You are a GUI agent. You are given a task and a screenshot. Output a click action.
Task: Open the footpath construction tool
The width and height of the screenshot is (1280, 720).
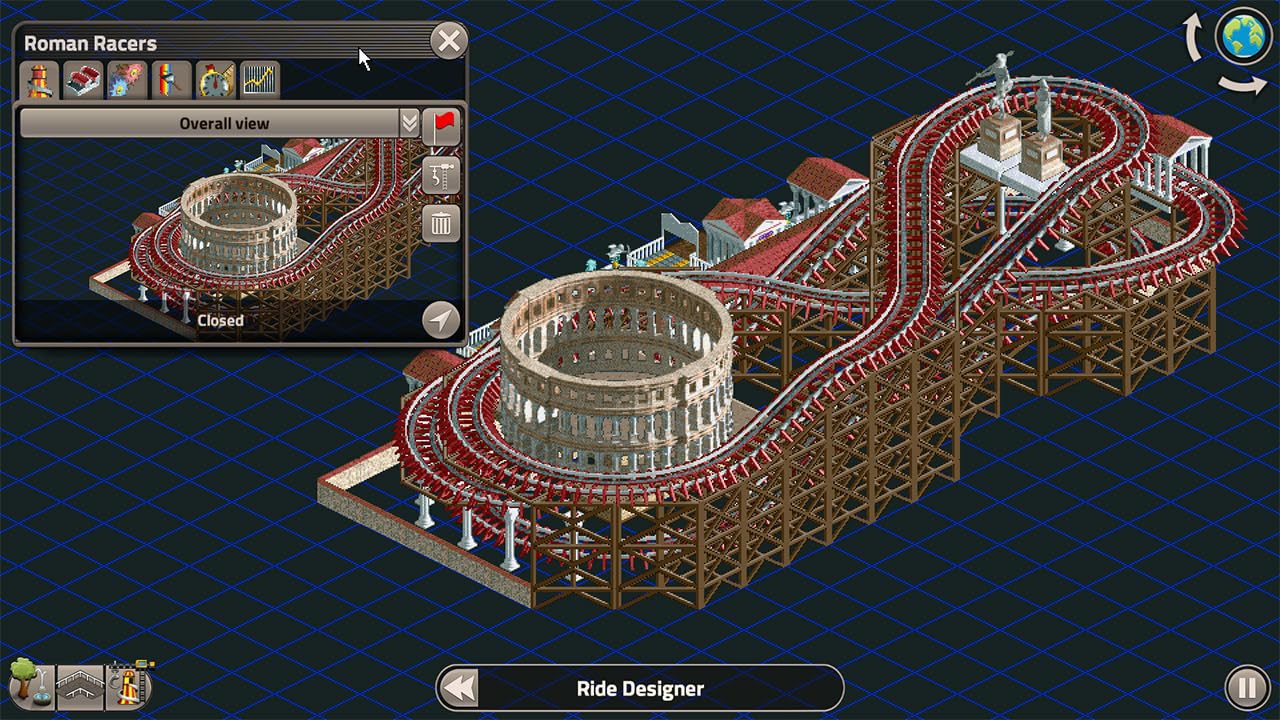point(80,690)
